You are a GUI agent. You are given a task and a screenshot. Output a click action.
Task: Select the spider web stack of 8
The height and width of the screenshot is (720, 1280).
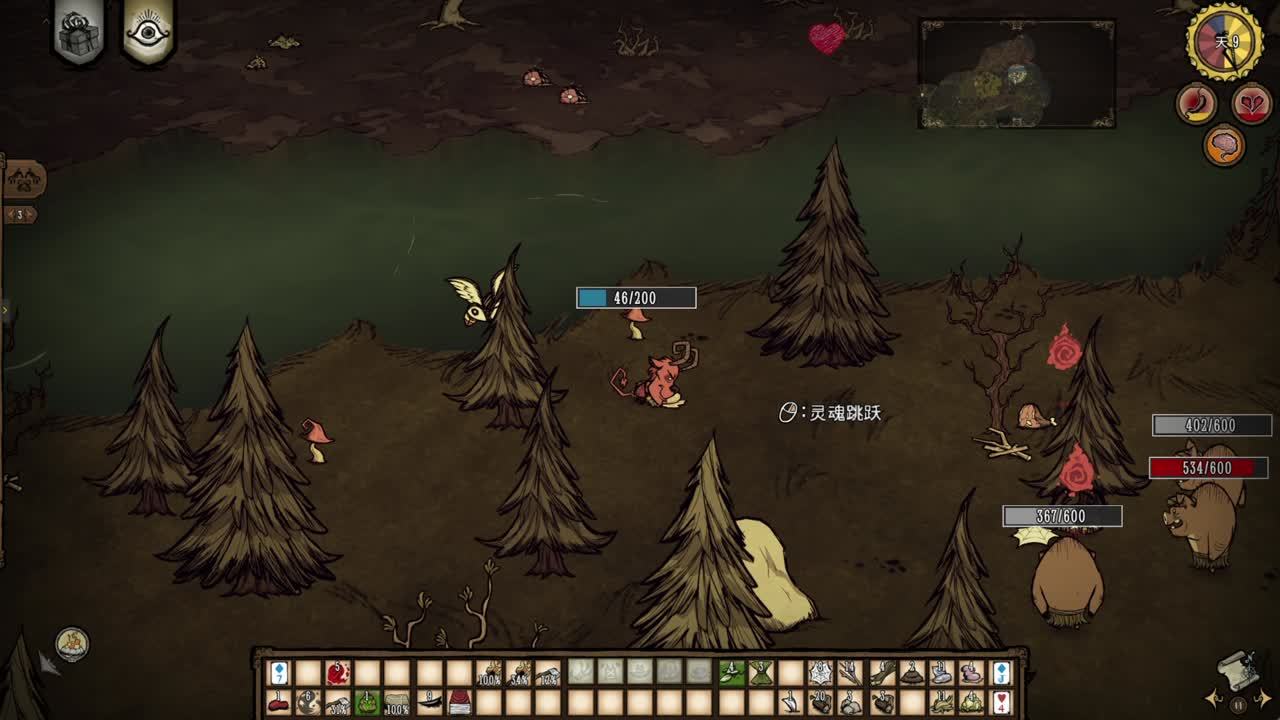(820, 673)
